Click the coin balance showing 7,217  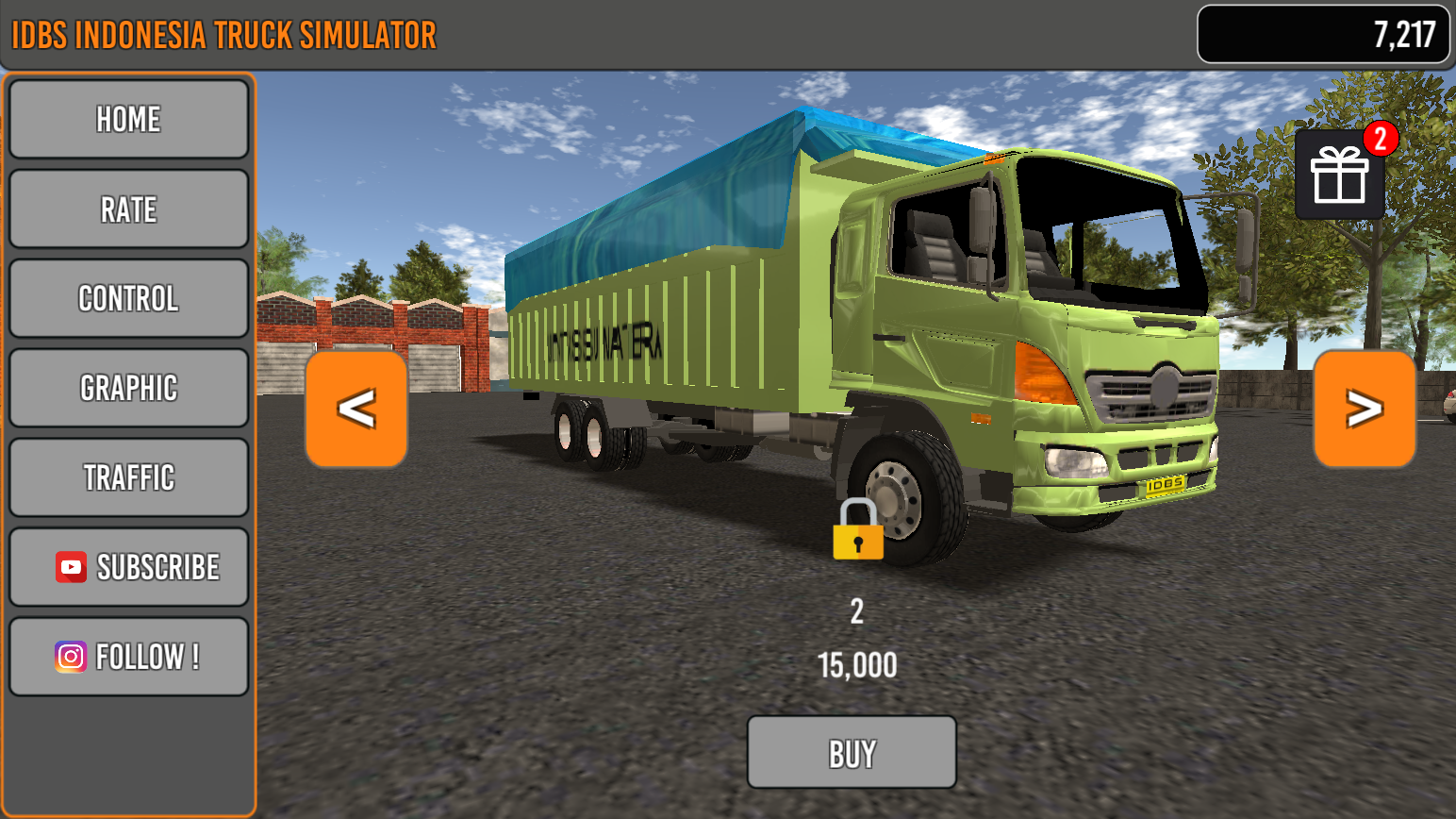(x=1322, y=35)
